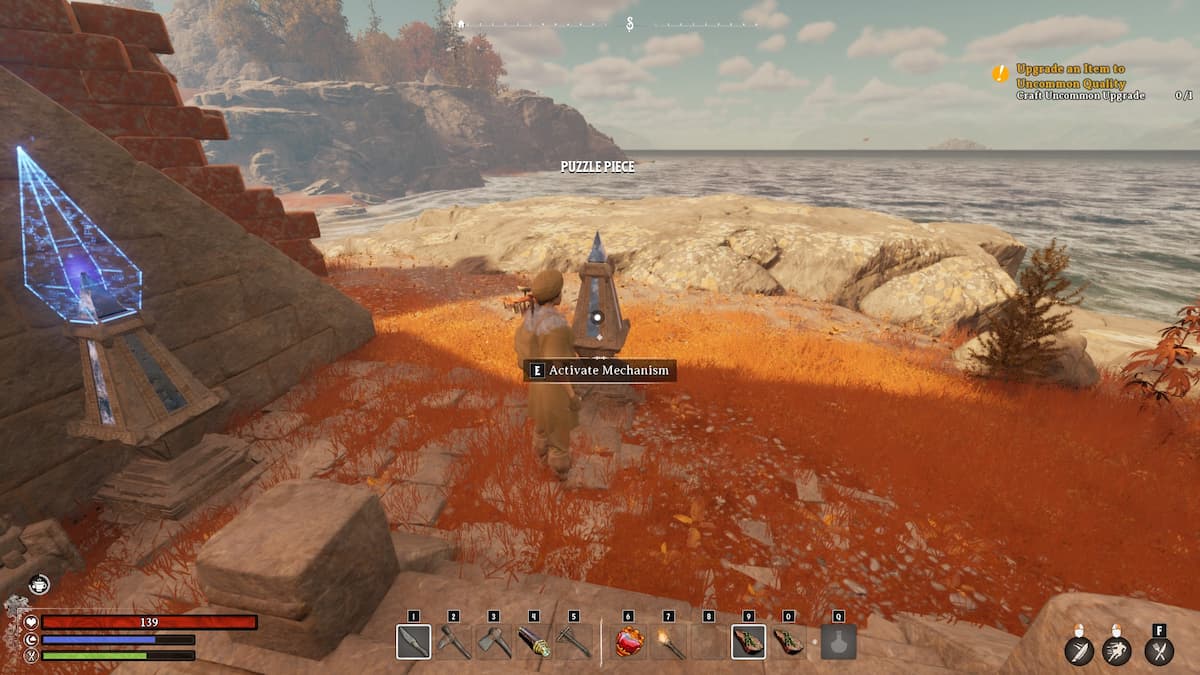Trigger the sprinting figure skill icon
Screen dimensions: 1200x675
(x=1117, y=651)
